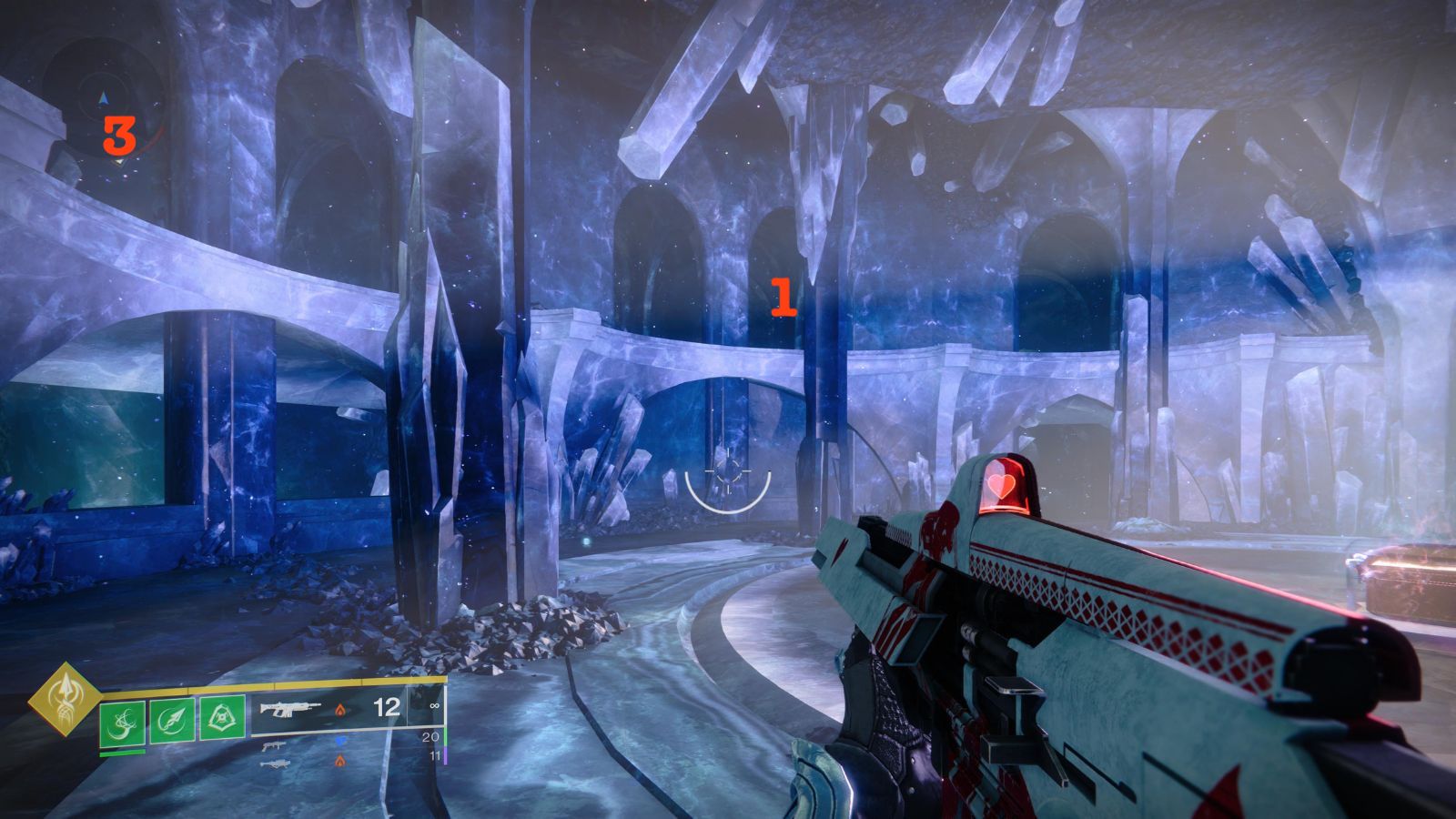Select the green arrowhead melee ability icon
Screen dimensions: 1456x819
click(x=172, y=723)
